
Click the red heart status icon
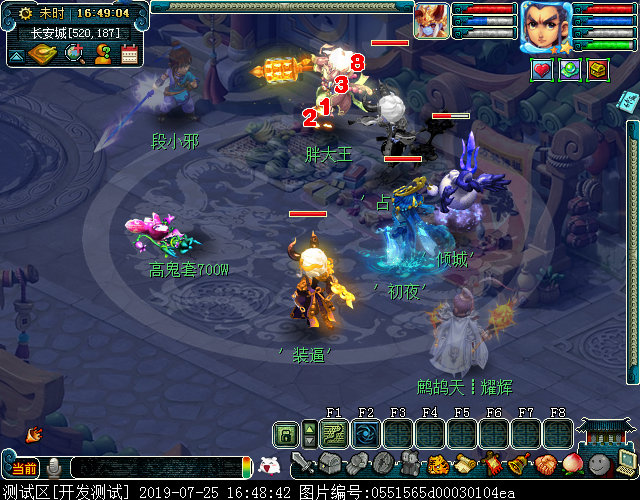542,70
